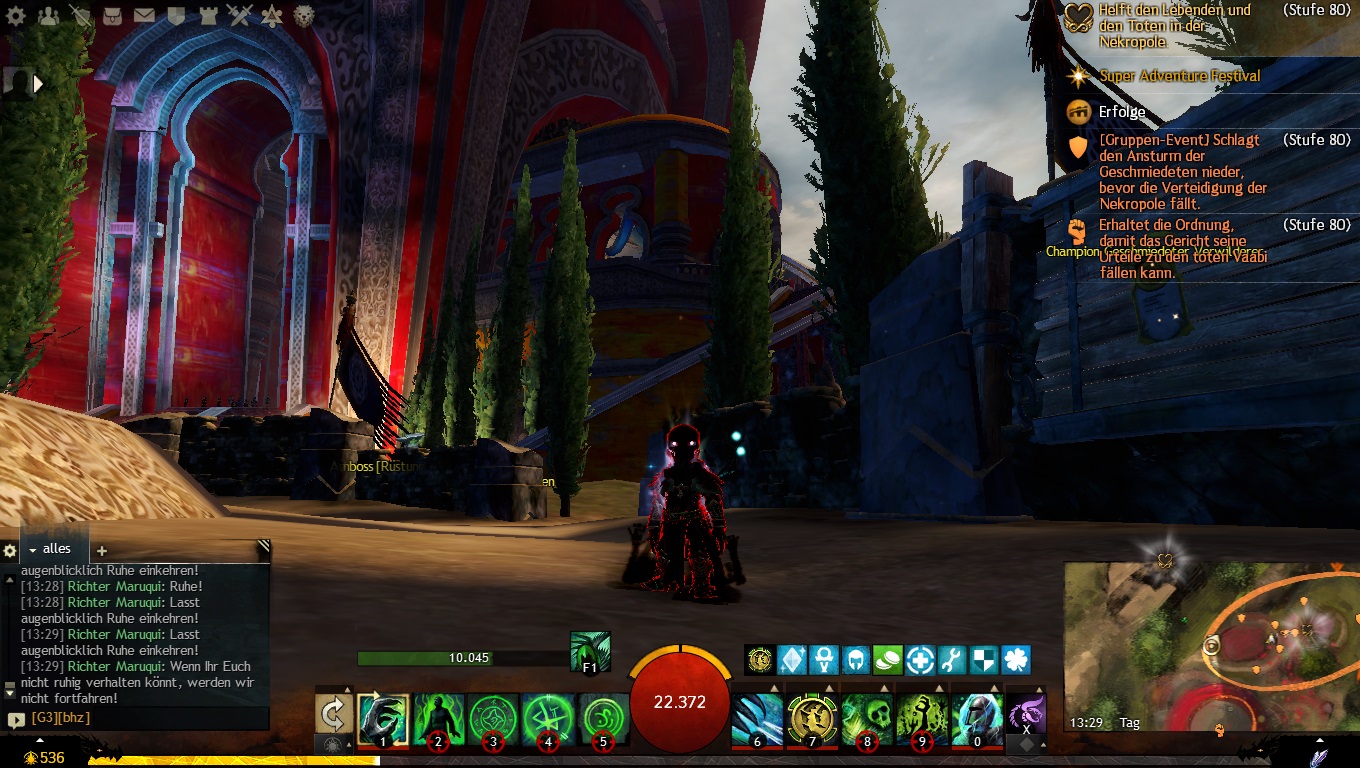Viewport: 1360px width, 768px height.
Task: Click the Gruppen-Event objective text
Action: [x=1182, y=172]
